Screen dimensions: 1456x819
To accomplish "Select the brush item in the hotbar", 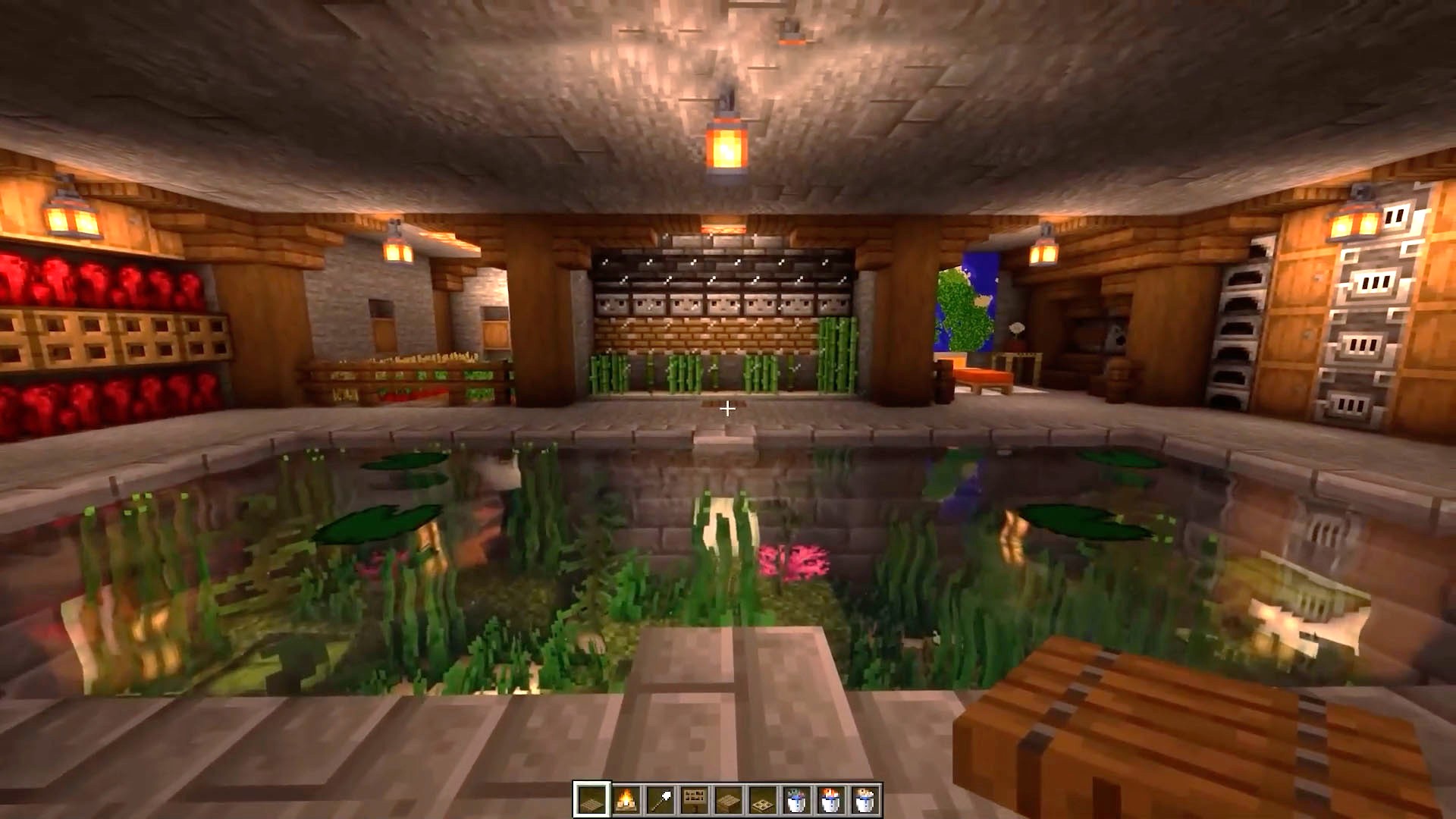I will click(660, 797).
